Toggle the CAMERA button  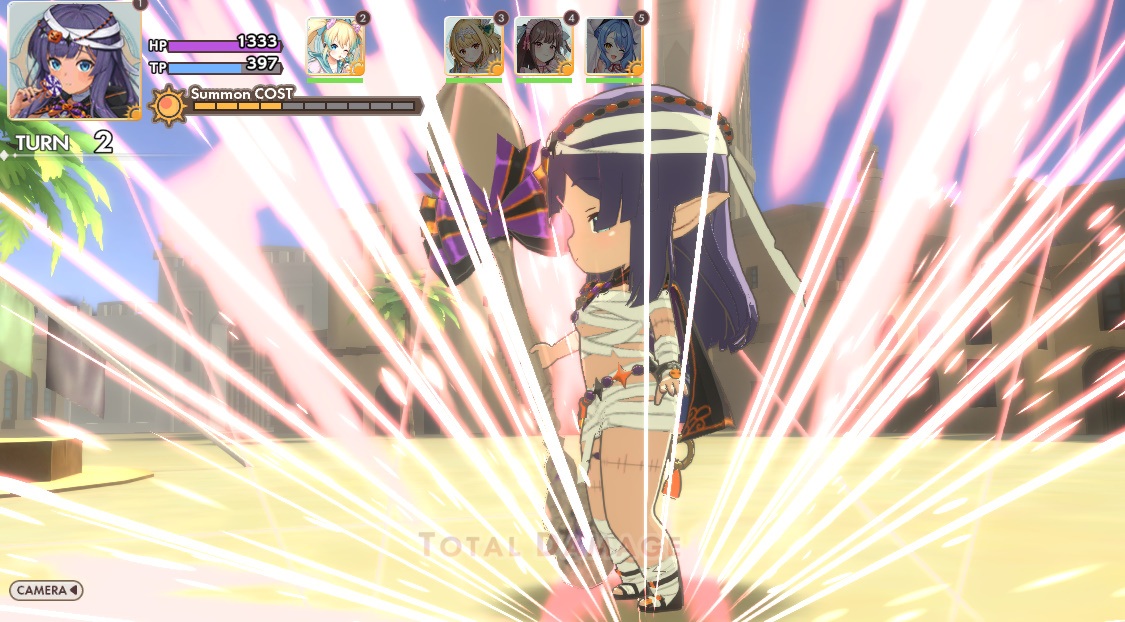(x=46, y=590)
